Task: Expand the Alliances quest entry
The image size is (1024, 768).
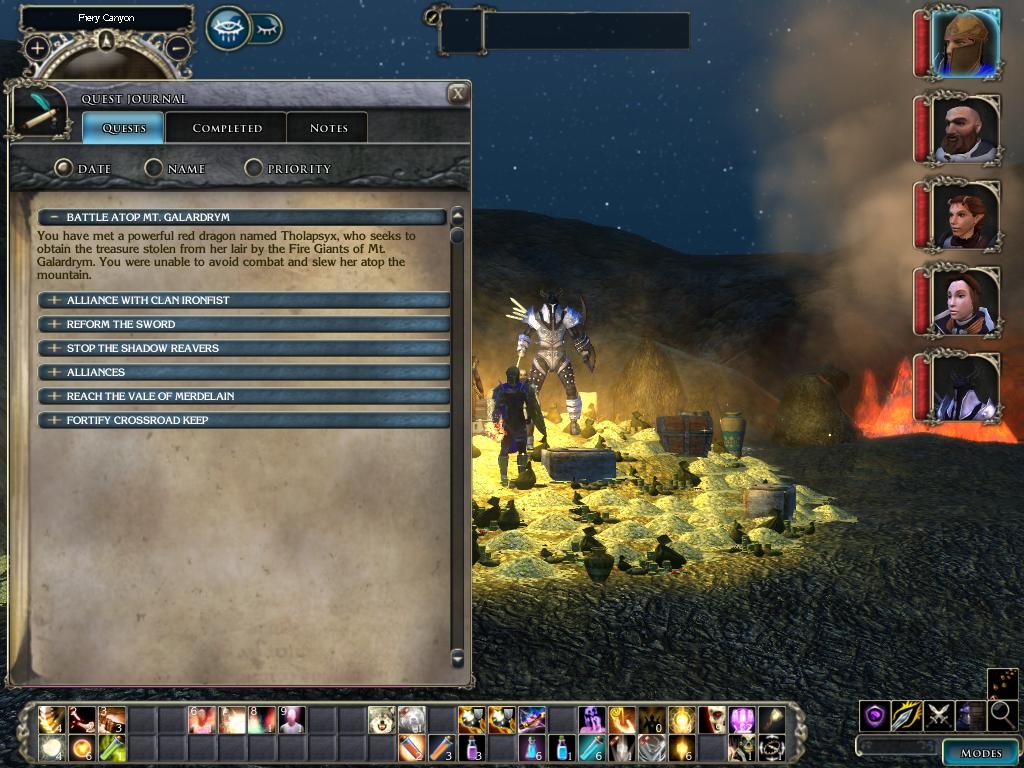Action: coord(54,372)
